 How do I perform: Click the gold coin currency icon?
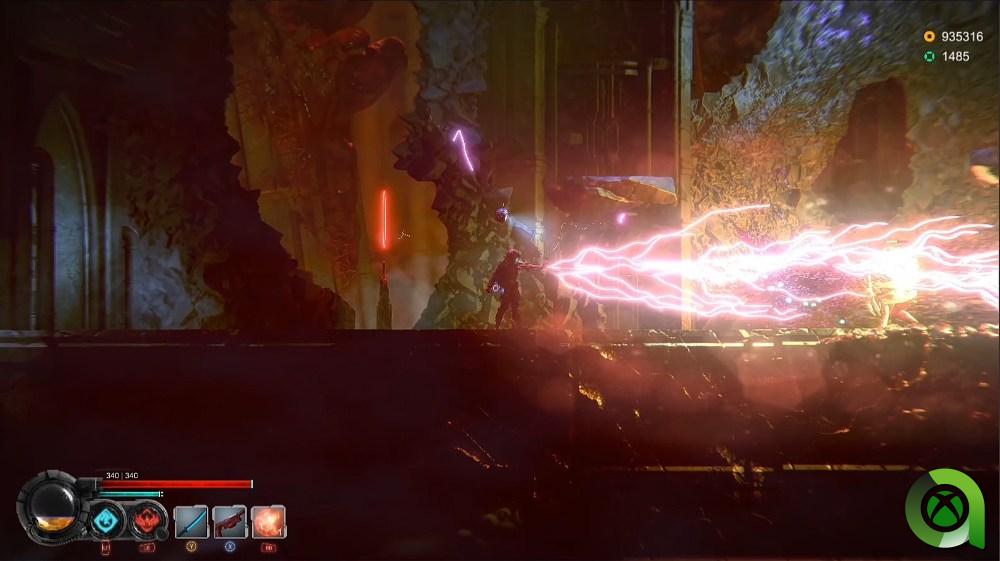[x=929, y=37]
